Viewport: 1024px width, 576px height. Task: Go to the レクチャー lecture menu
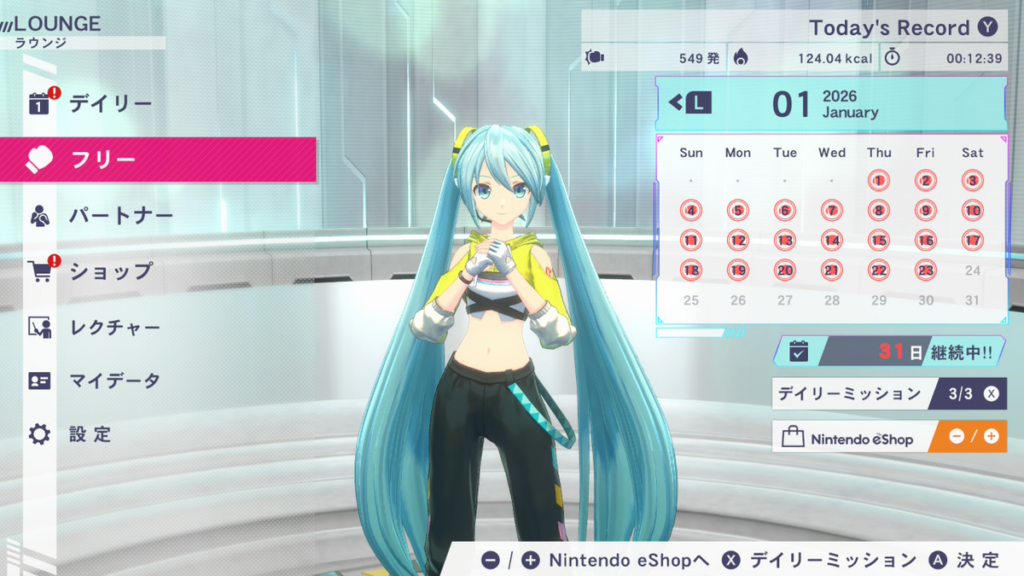pos(115,327)
